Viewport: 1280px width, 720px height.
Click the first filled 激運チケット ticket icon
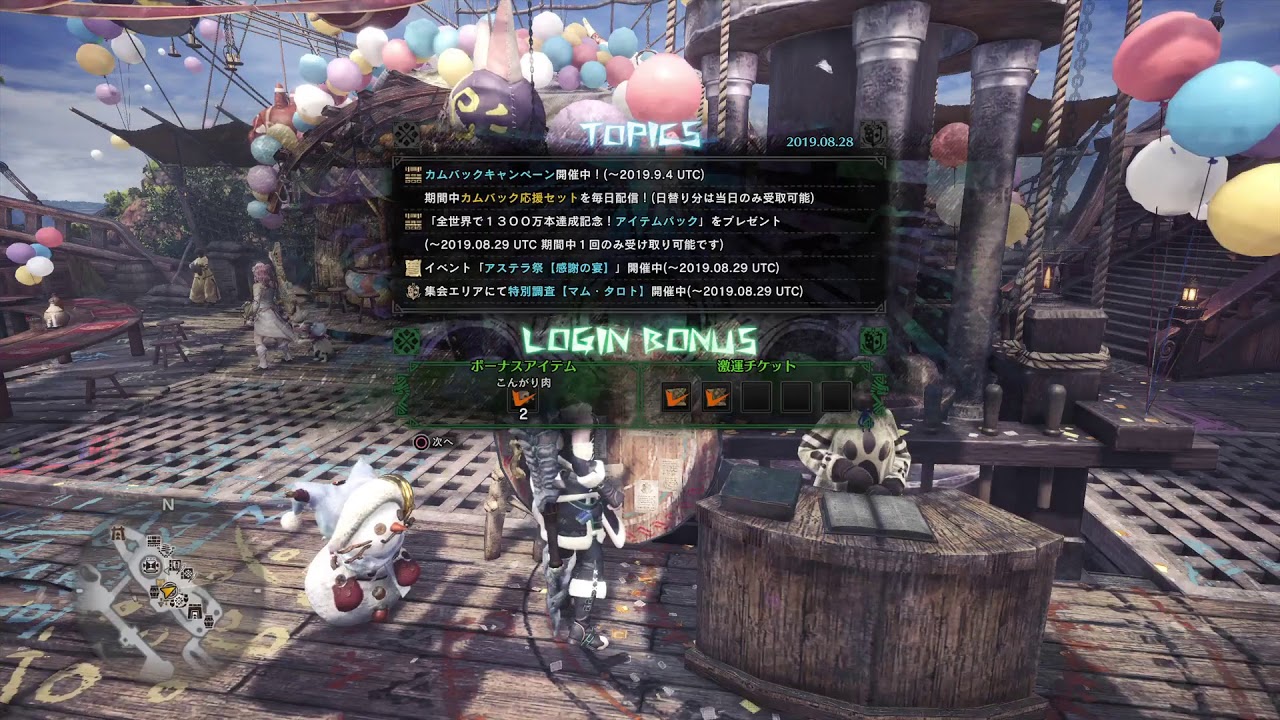pos(677,396)
